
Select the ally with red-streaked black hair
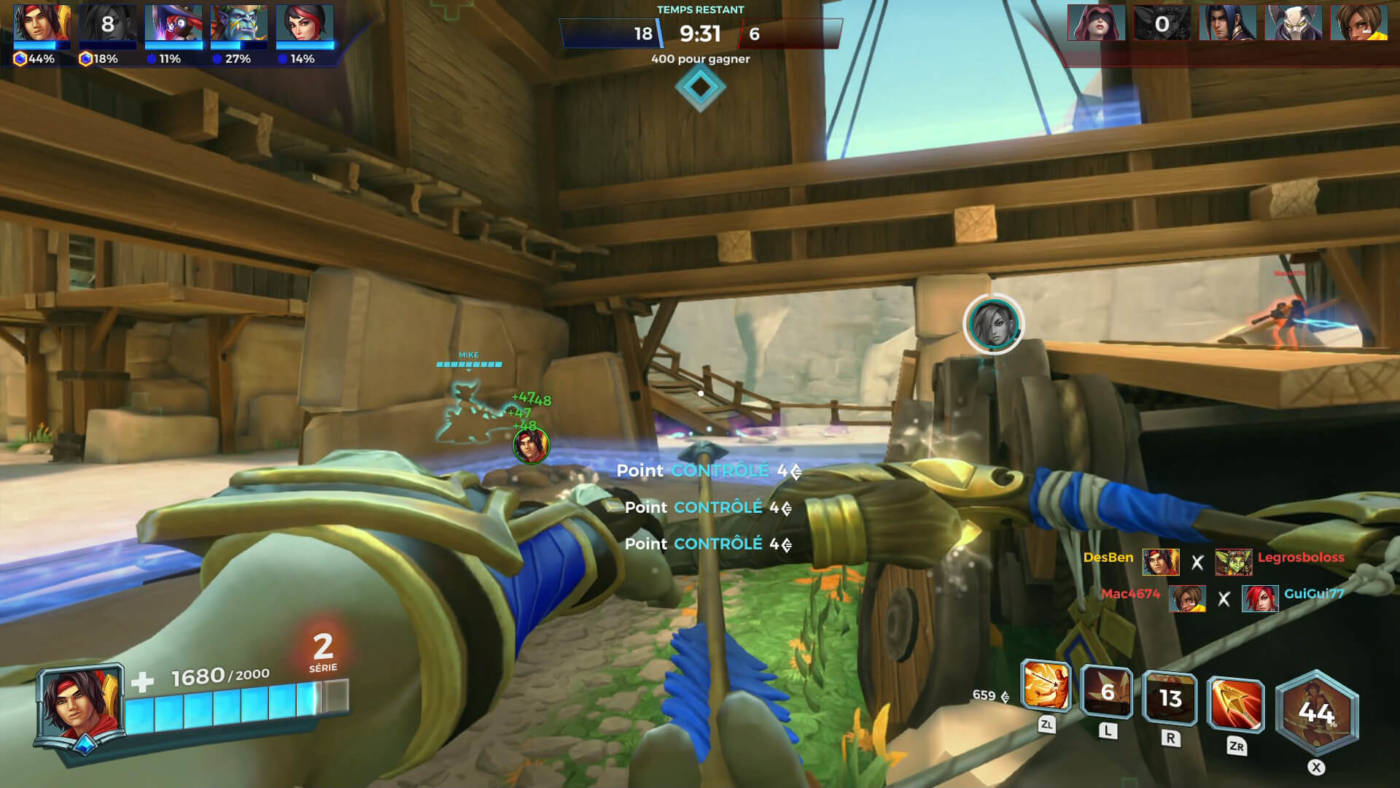pyautogui.click(x=304, y=23)
